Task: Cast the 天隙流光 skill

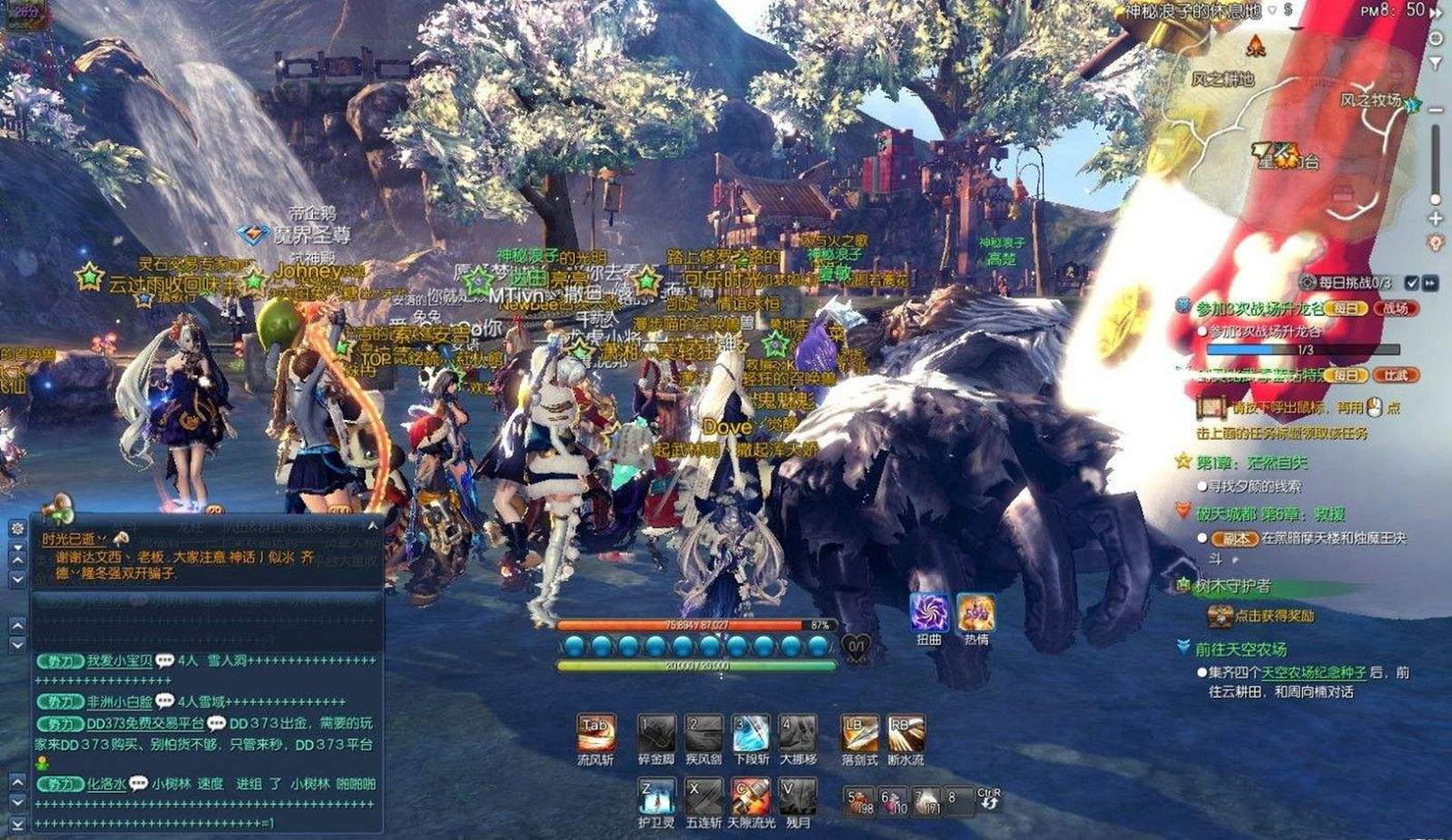Action: click(751, 796)
